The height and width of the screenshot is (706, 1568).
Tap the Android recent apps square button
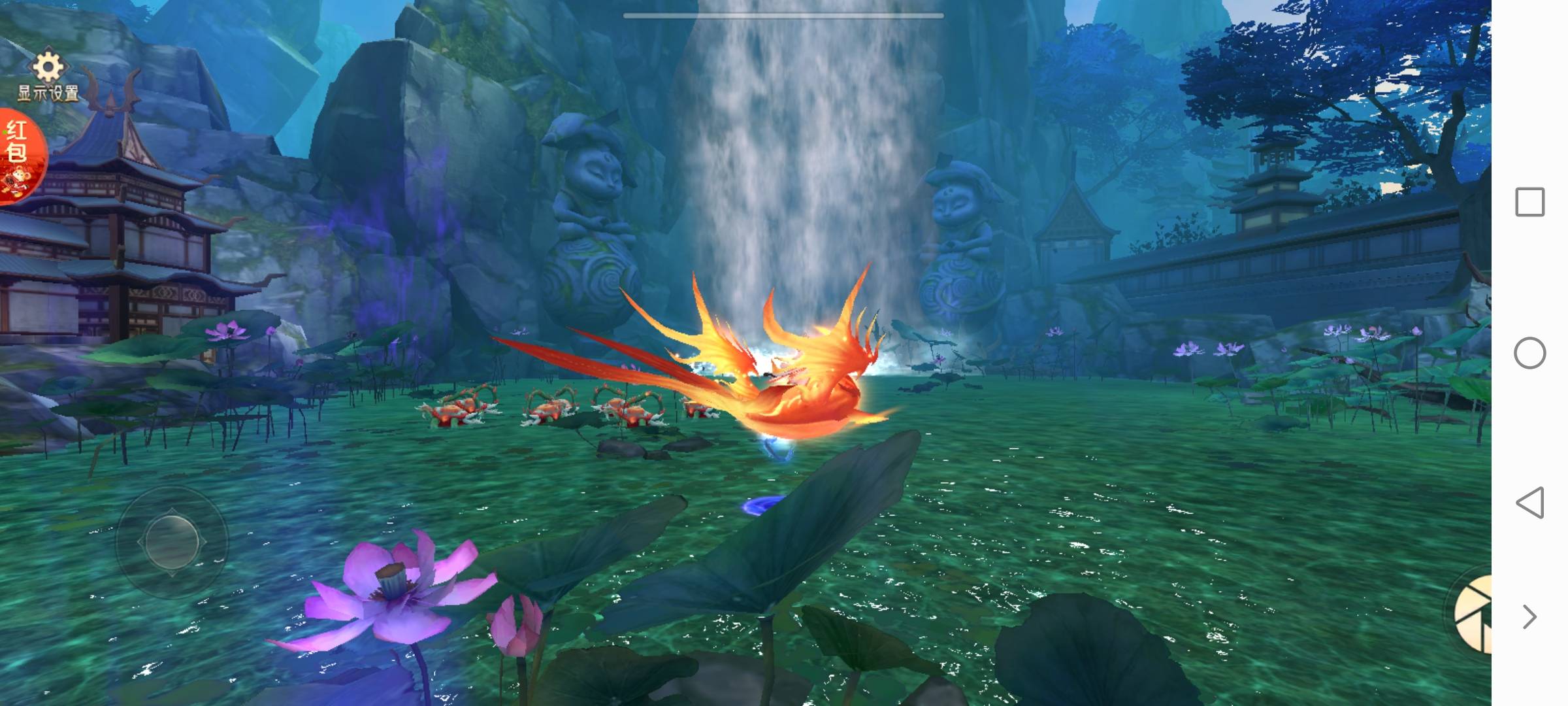click(x=1529, y=202)
